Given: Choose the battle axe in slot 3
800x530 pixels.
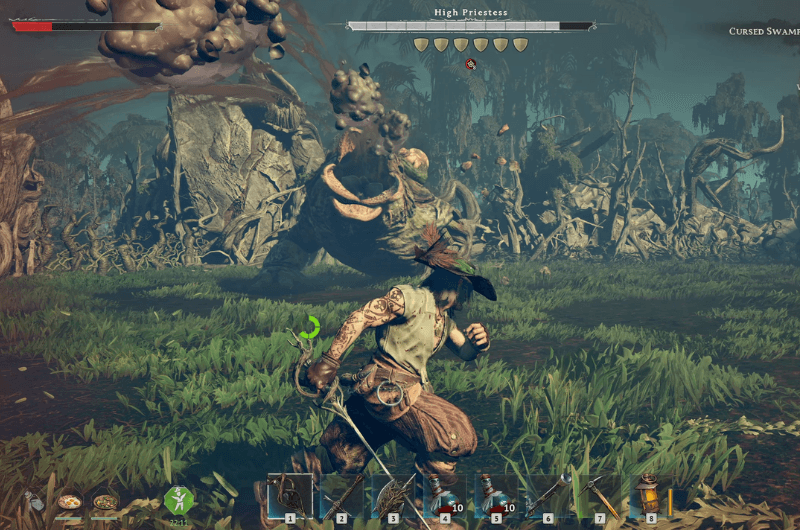Looking at the screenshot, I should 393,496.
